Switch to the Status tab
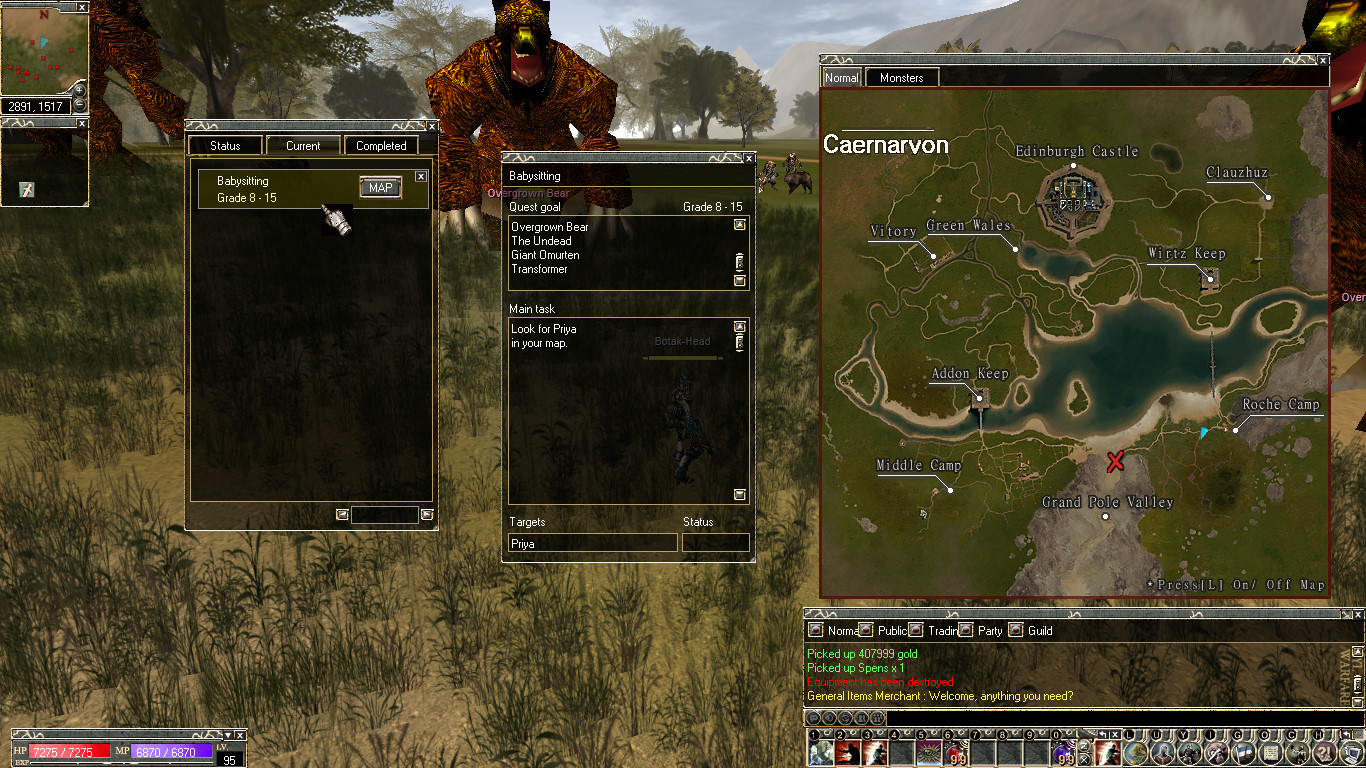The image size is (1366, 768). point(225,146)
